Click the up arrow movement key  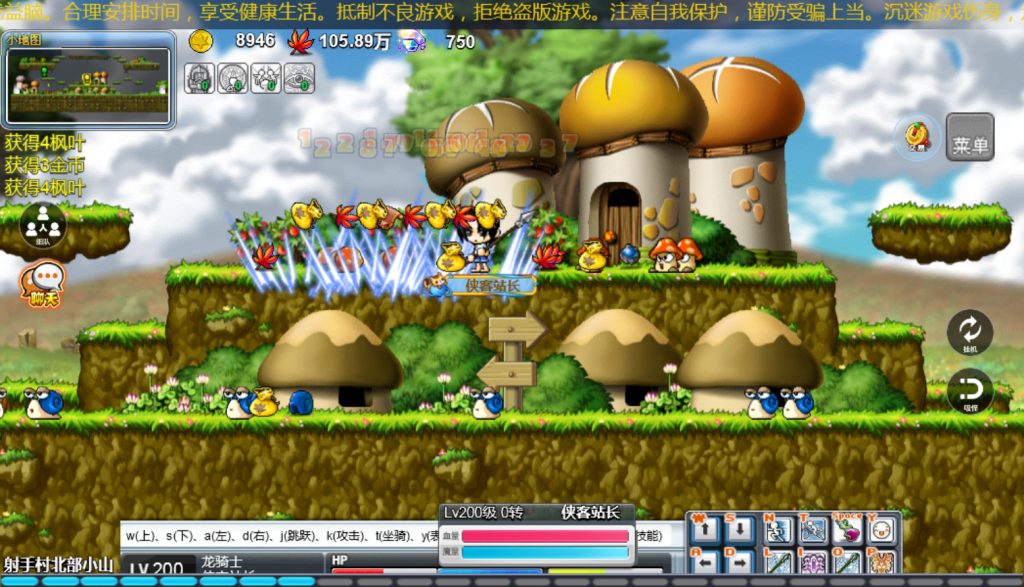click(705, 530)
